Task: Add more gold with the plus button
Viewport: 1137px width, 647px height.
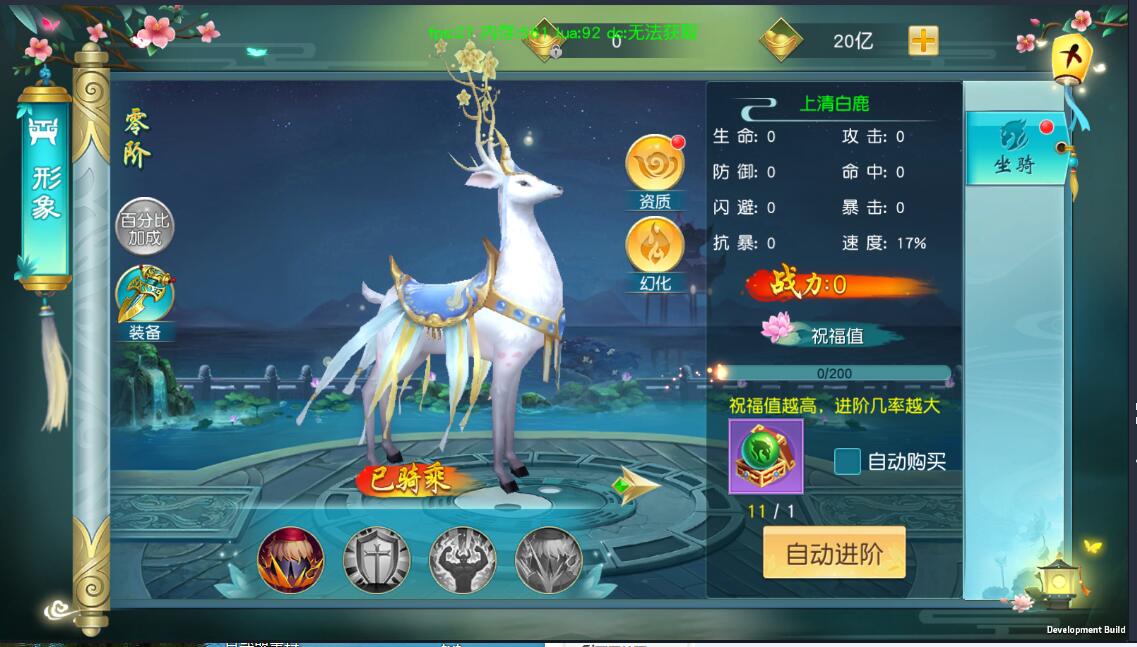Action: [x=923, y=41]
